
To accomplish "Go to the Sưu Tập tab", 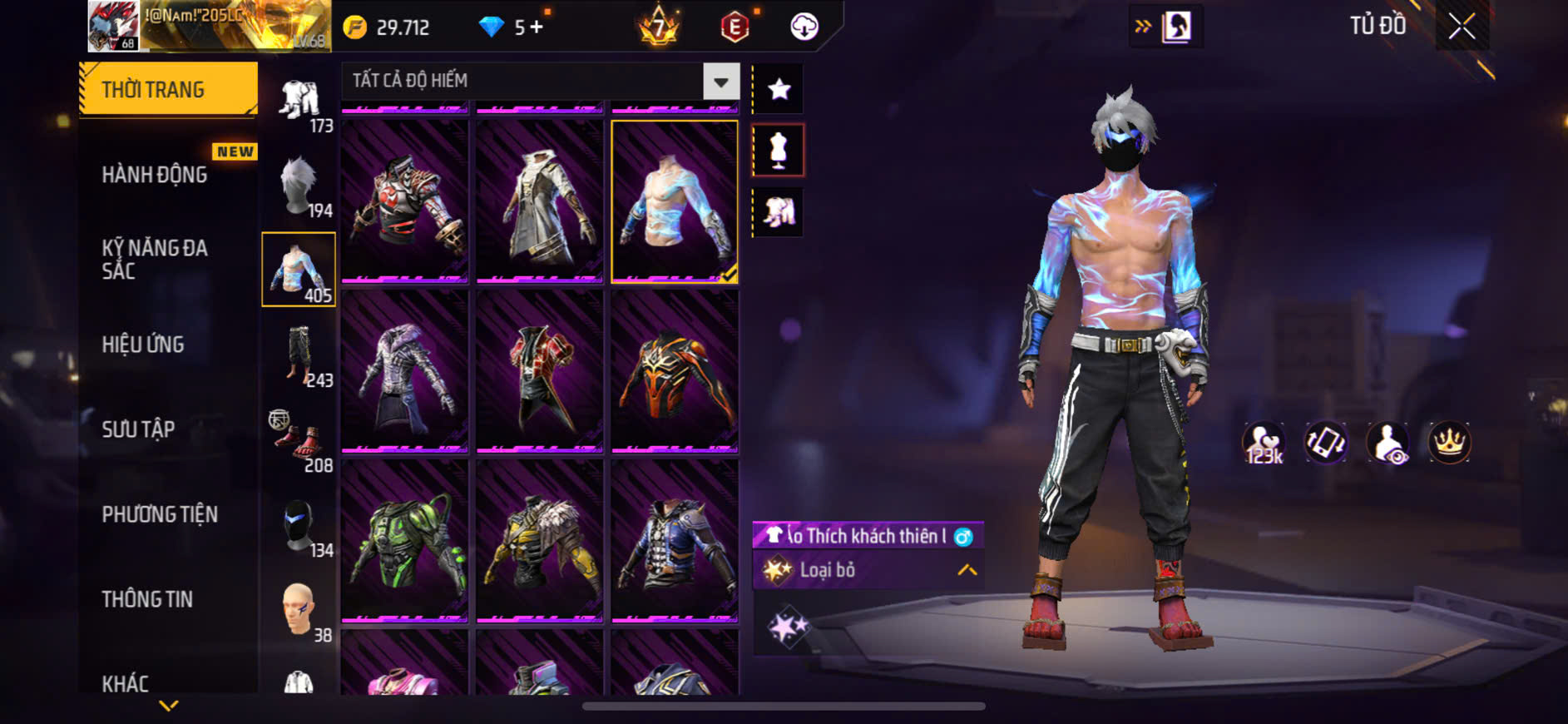I will tap(138, 429).
